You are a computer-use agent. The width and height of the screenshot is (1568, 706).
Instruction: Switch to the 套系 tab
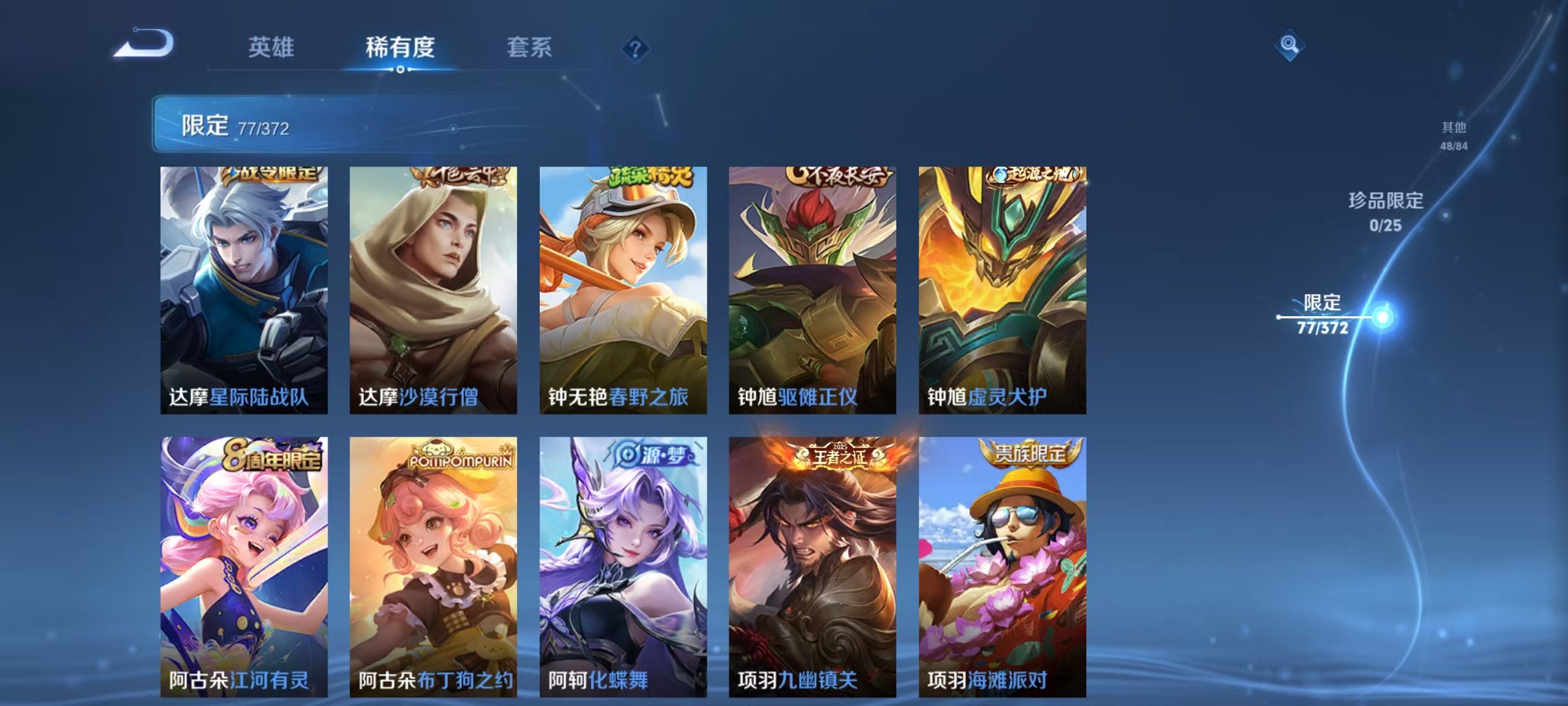pyautogui.click(x=530, y=48)
